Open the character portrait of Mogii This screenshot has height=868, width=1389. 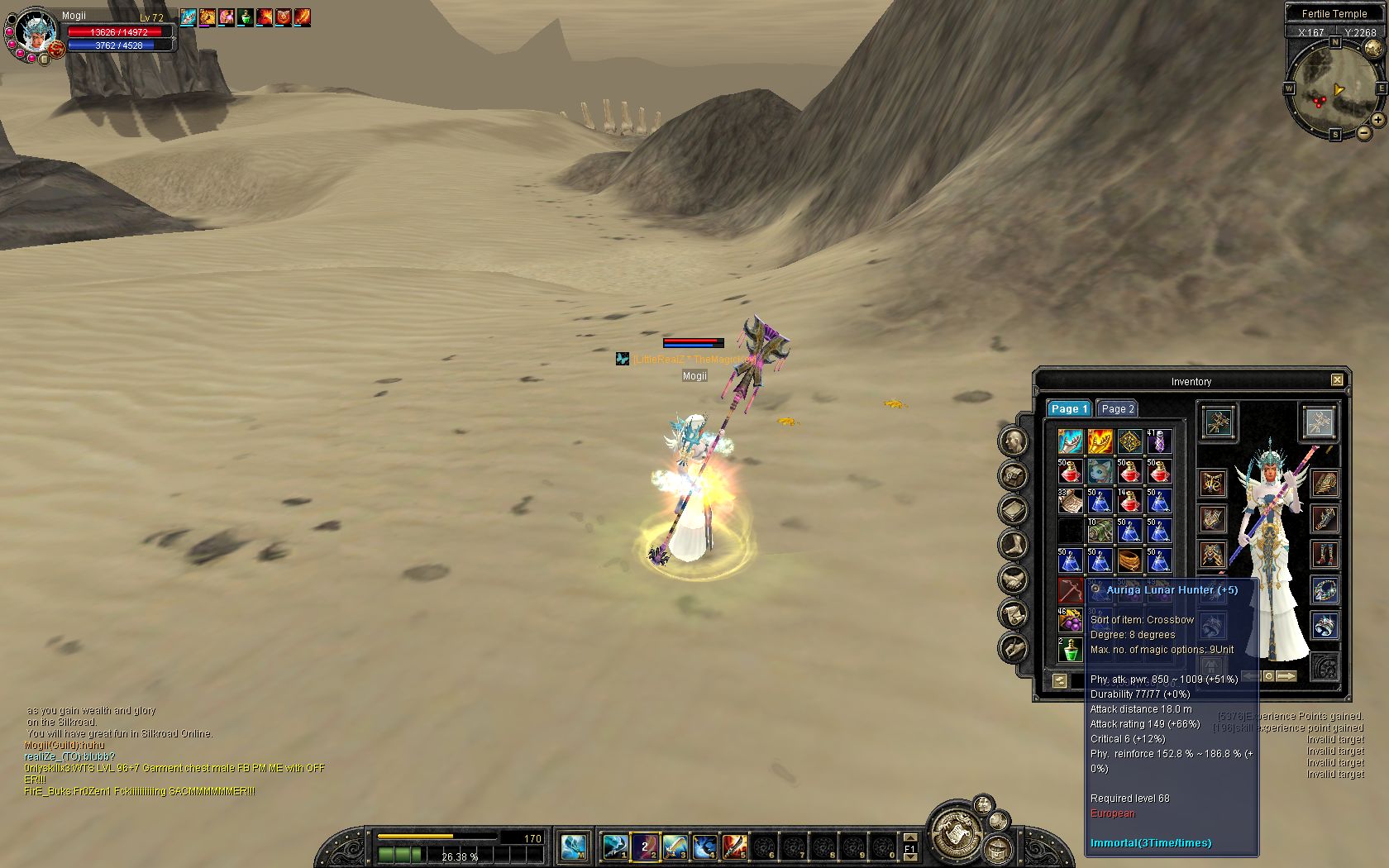(36, 31)
